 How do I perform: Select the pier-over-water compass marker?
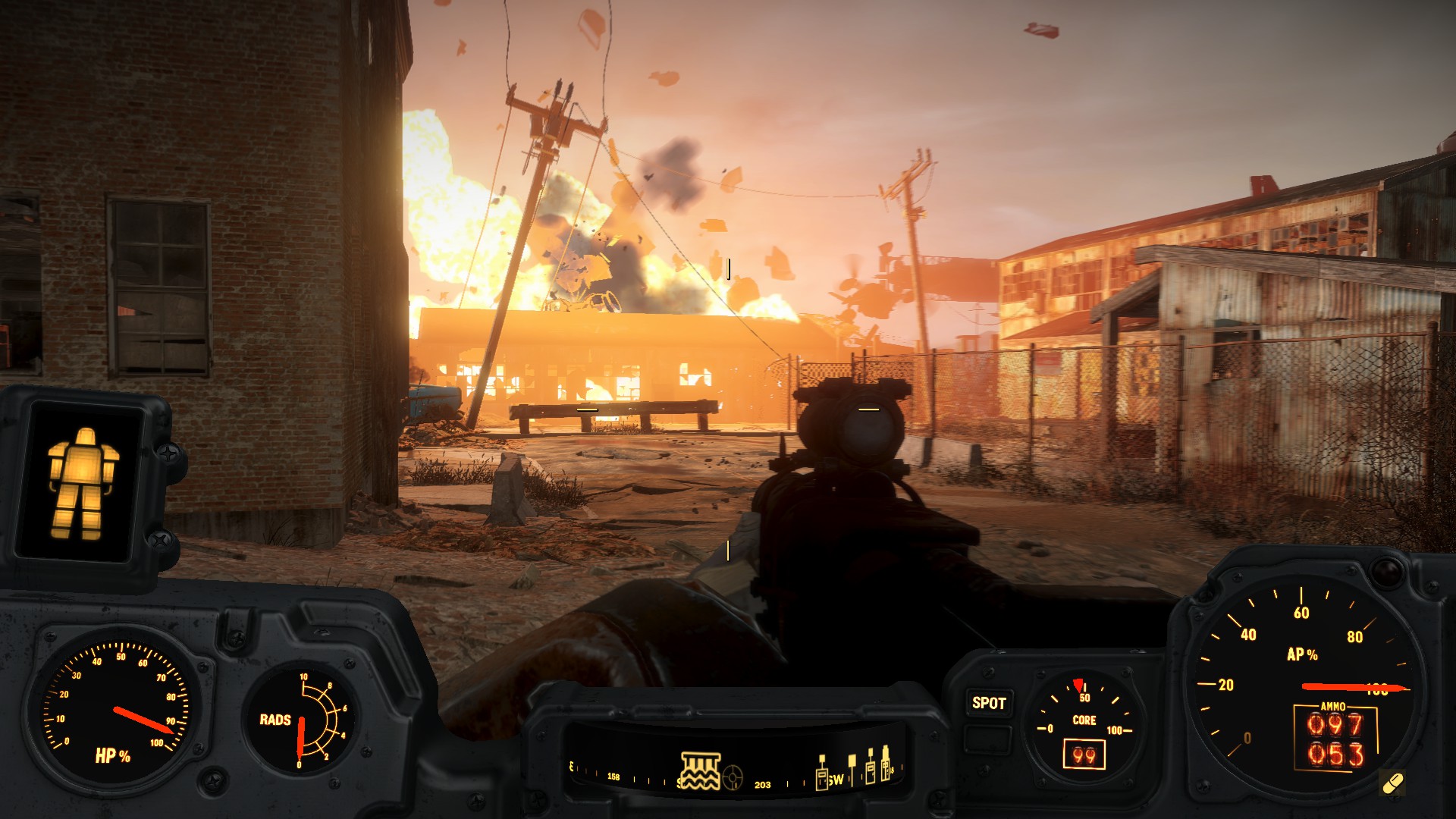(x=700, y=770)
